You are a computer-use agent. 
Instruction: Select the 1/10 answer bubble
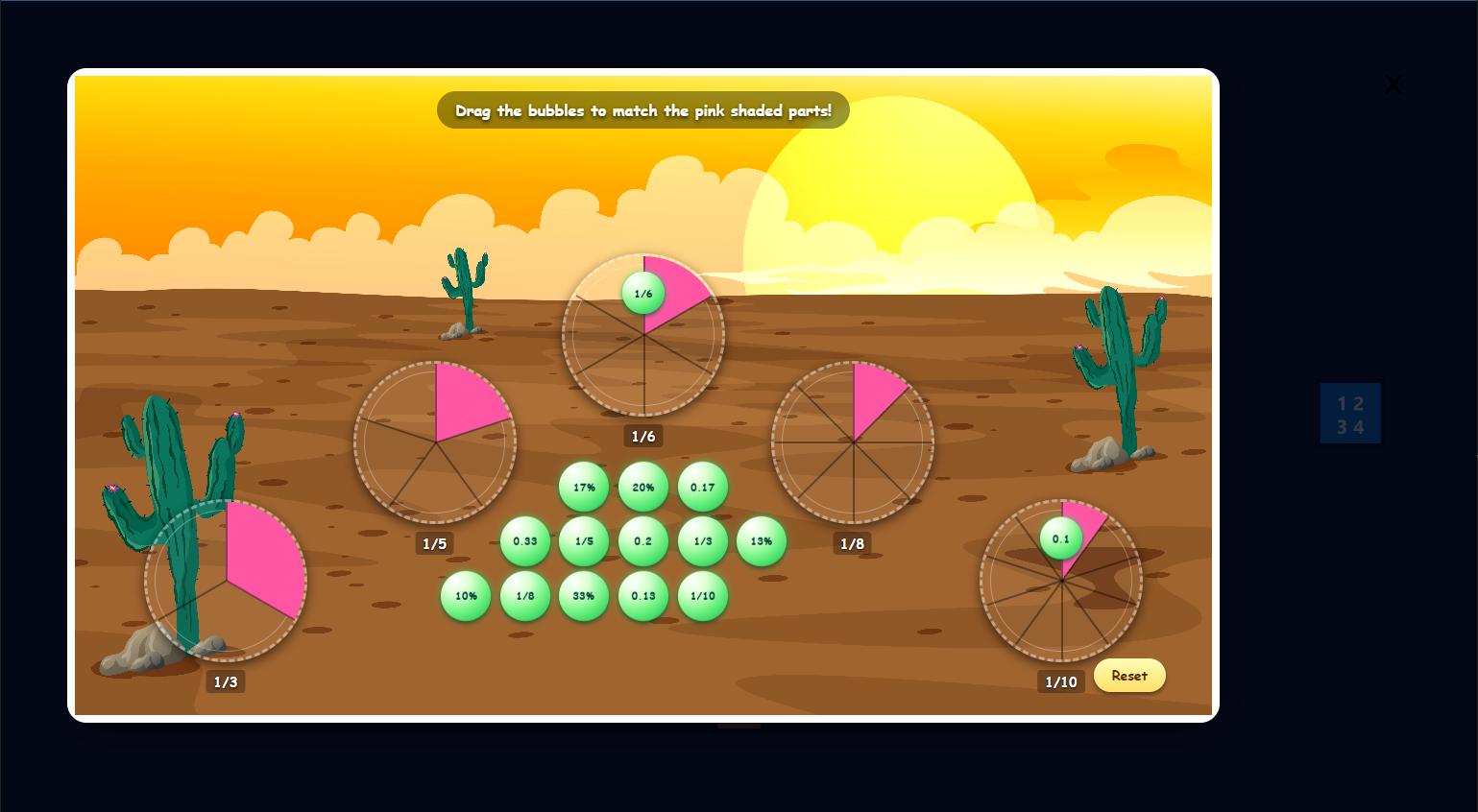tap(703, 596)
